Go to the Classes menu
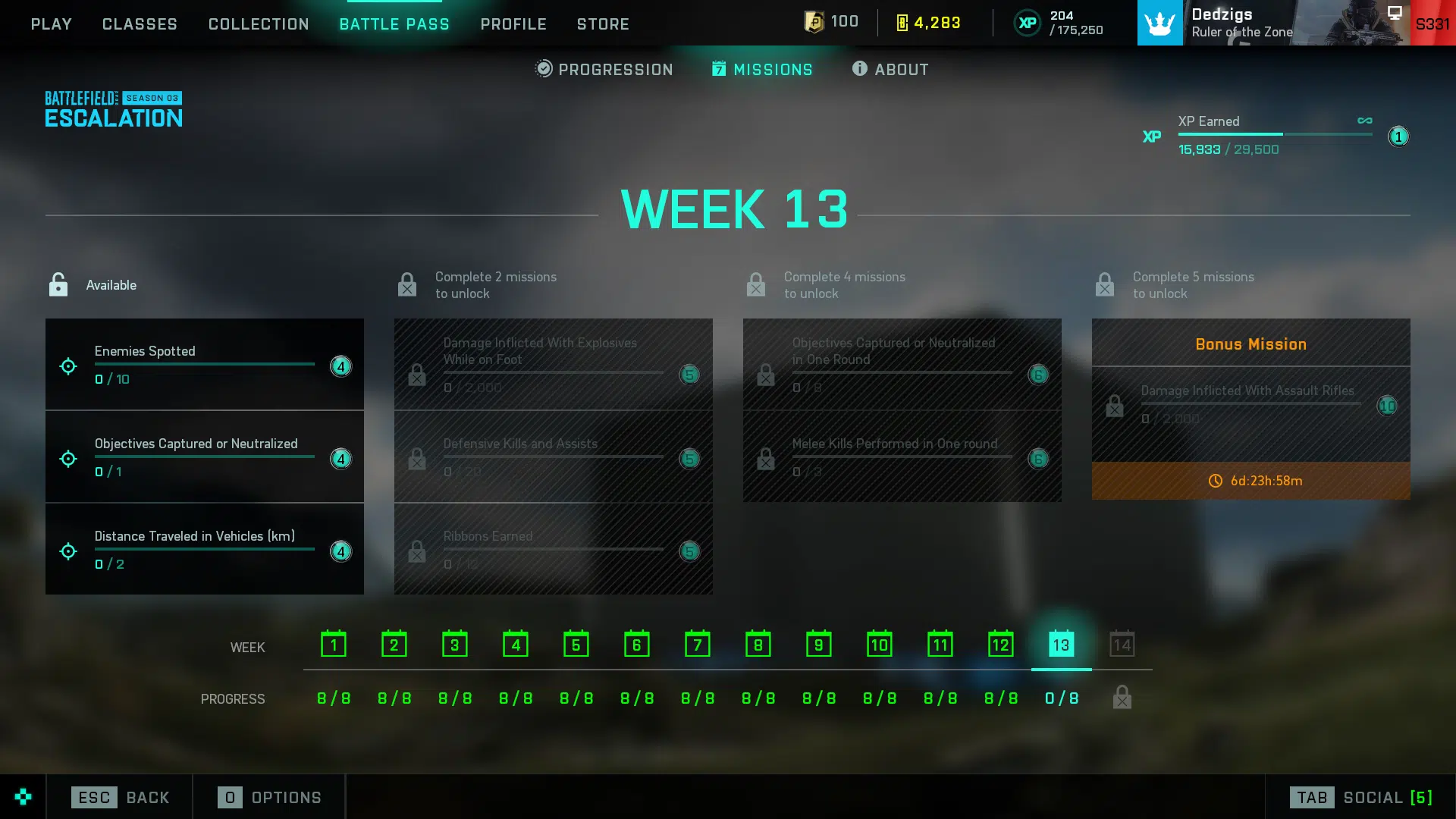Viewport: 1456px width, 819px height. pyautogui.click(x=140, y=24)
